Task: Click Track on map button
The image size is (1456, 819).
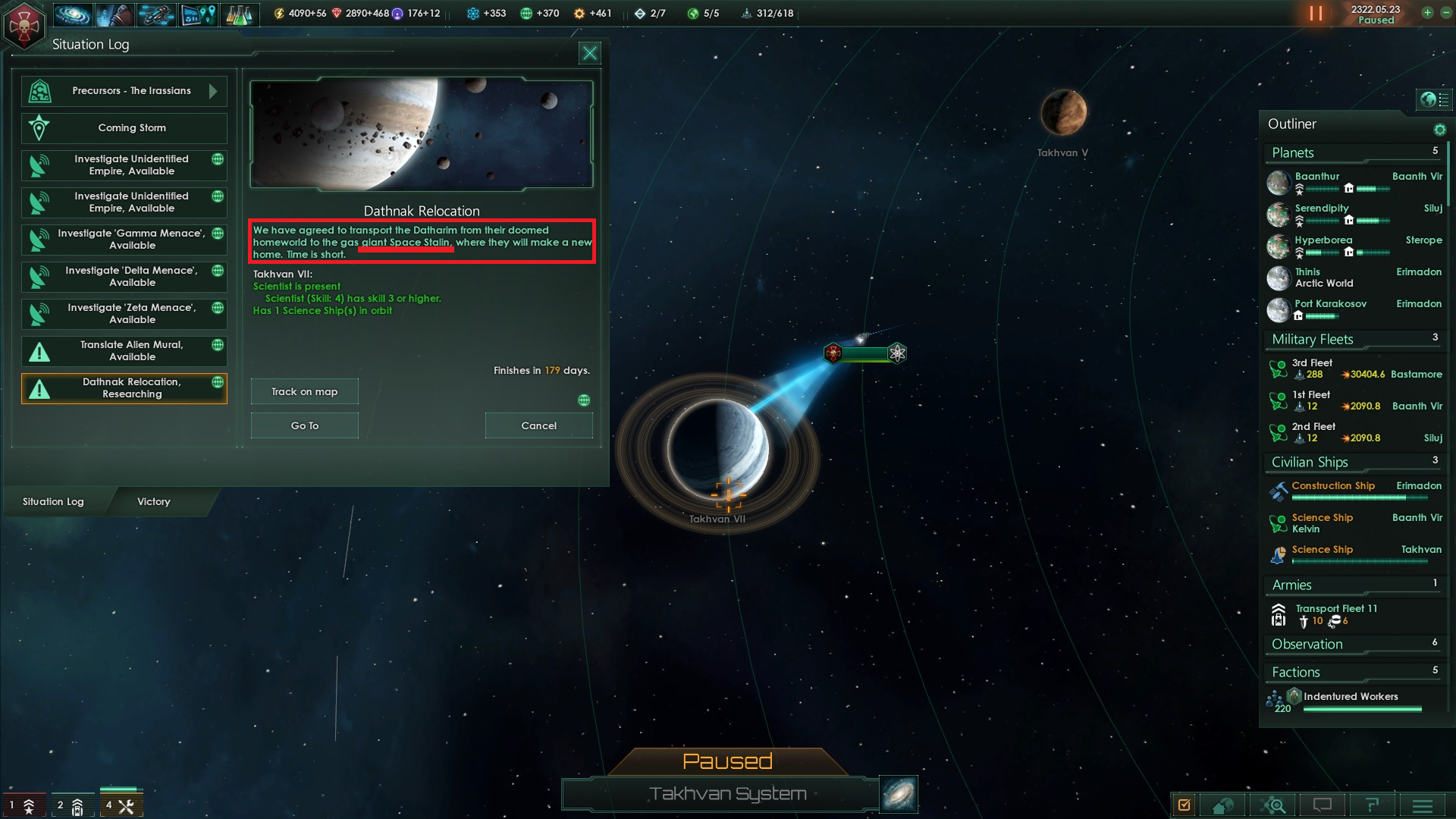Action: pos(305,392)
